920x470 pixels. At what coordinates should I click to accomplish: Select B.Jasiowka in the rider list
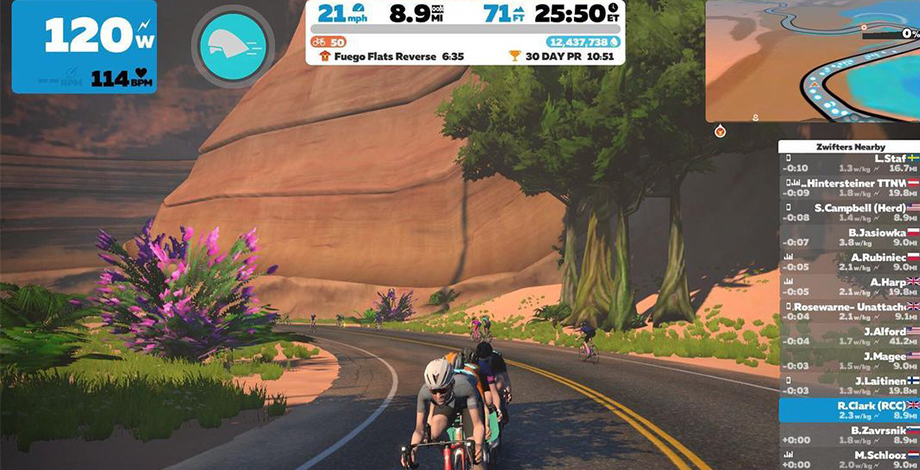pyautogui.click(x=849, y=236)
